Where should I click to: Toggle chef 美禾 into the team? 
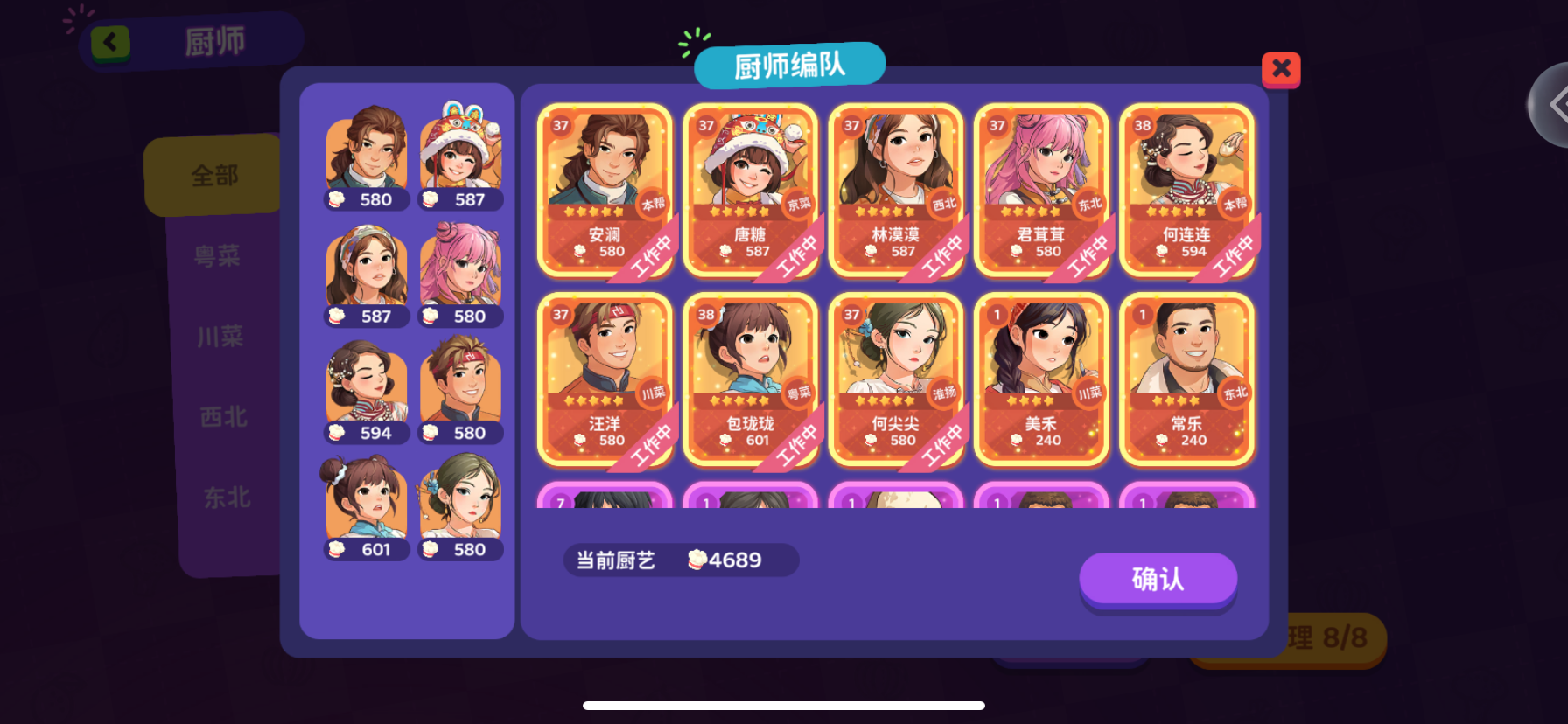(1041, 380)
